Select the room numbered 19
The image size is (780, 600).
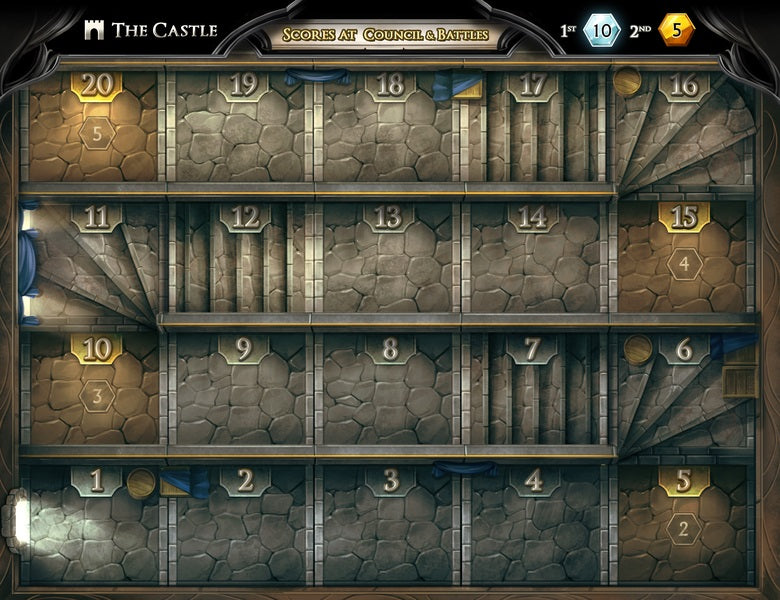[x=243, y=128]
